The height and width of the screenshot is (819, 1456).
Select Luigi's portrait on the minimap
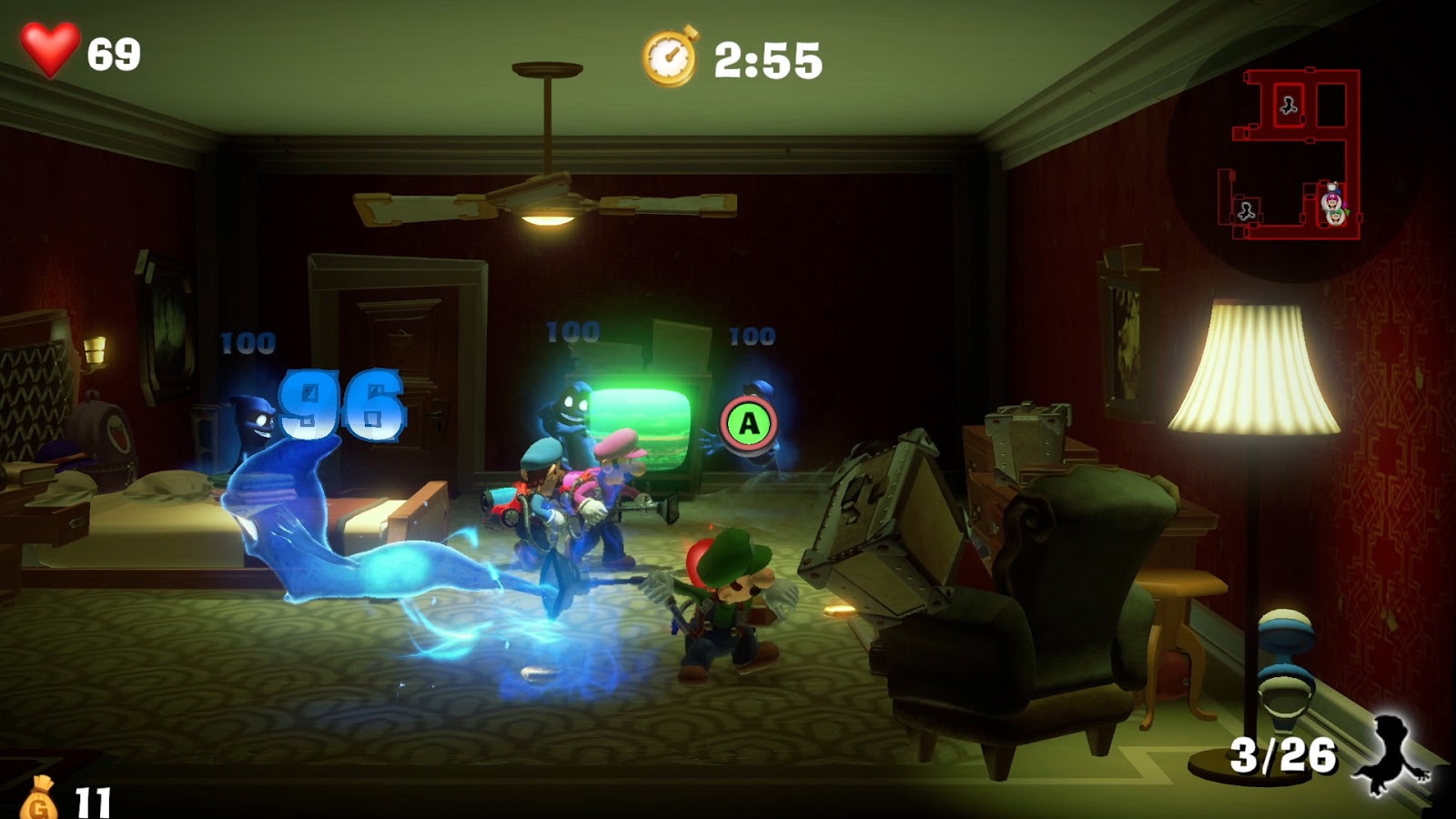click(1336, 219)
